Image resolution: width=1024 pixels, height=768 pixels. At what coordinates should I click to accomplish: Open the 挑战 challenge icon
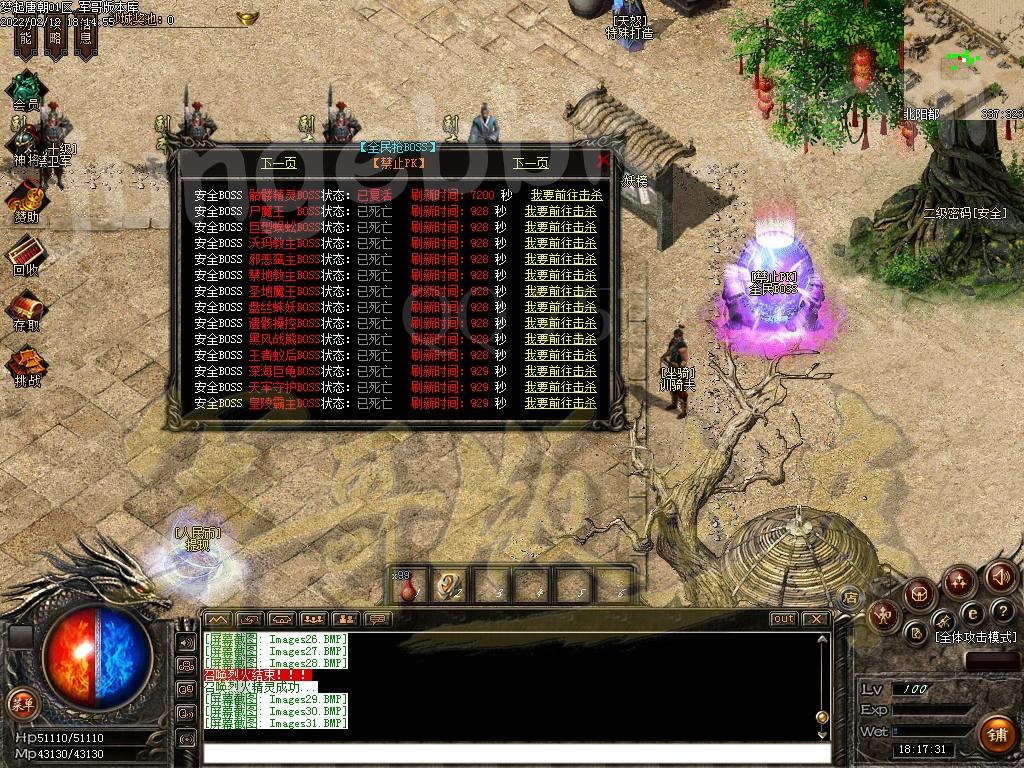coord(26,364)
